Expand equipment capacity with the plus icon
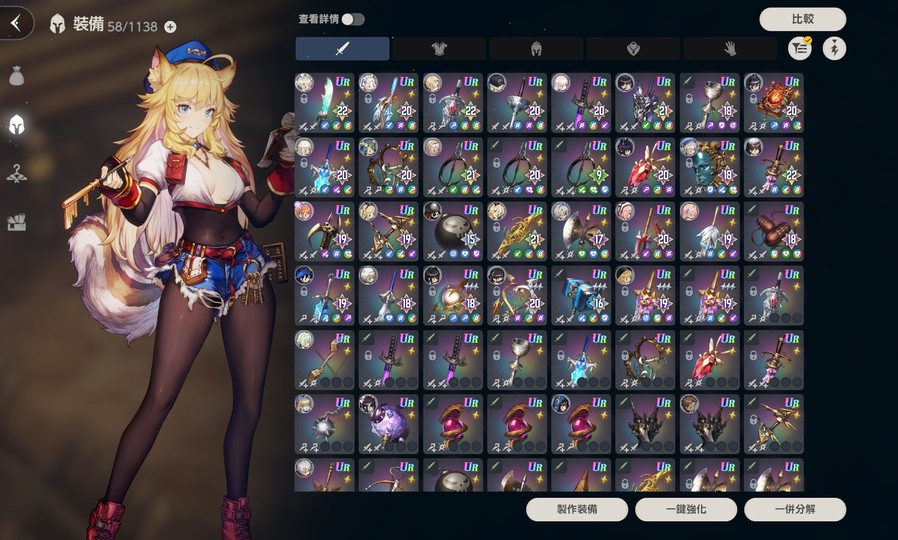 point(170,27)
